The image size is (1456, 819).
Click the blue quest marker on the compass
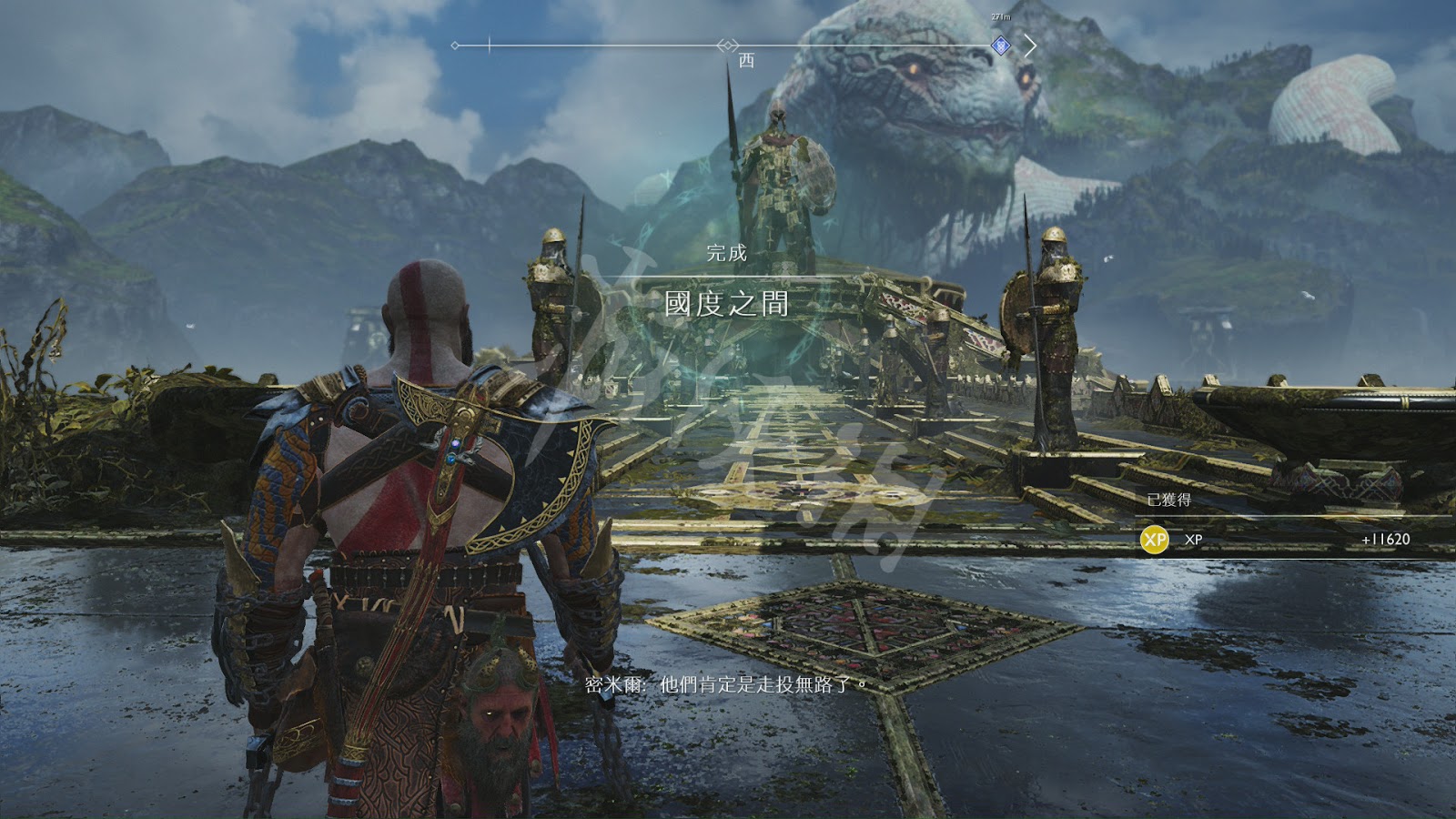(x=1000, y=45)
